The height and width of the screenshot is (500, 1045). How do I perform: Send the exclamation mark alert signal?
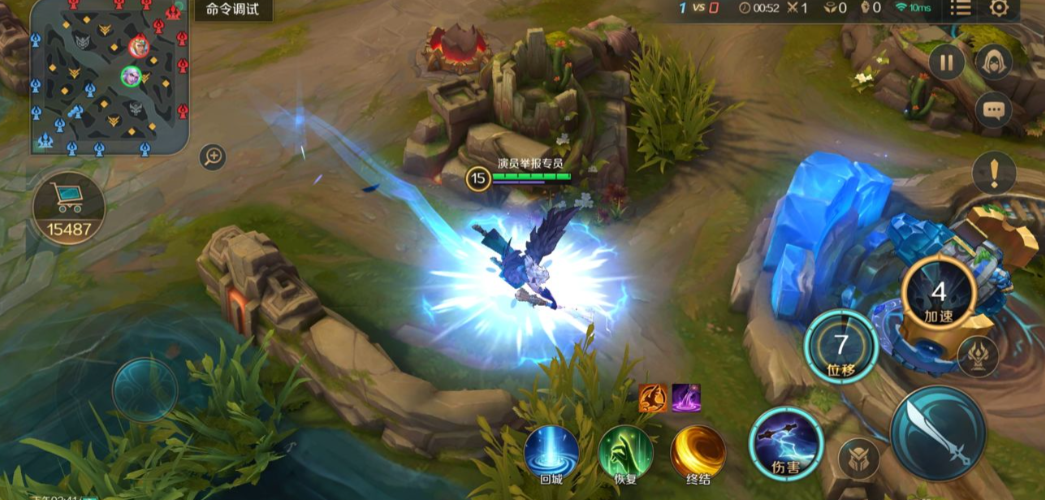(993, 173)
